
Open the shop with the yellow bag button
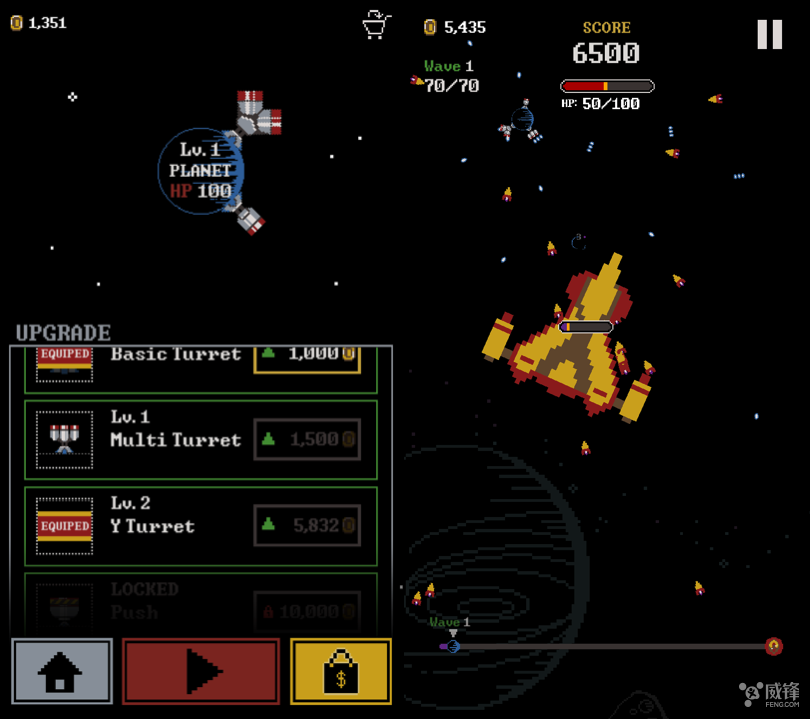(340, 671)
